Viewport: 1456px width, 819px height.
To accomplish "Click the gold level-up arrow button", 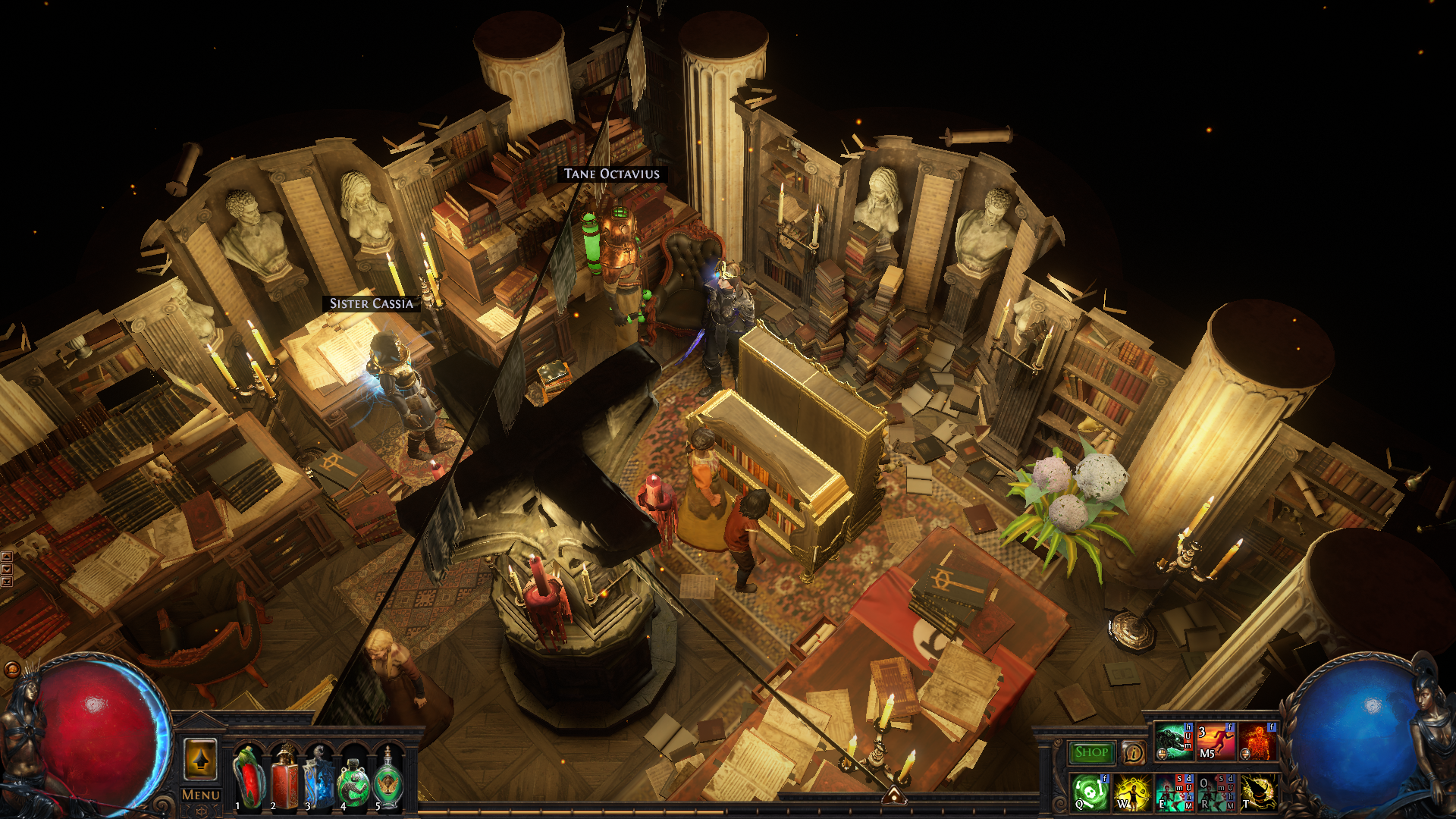I will point(200,758).
